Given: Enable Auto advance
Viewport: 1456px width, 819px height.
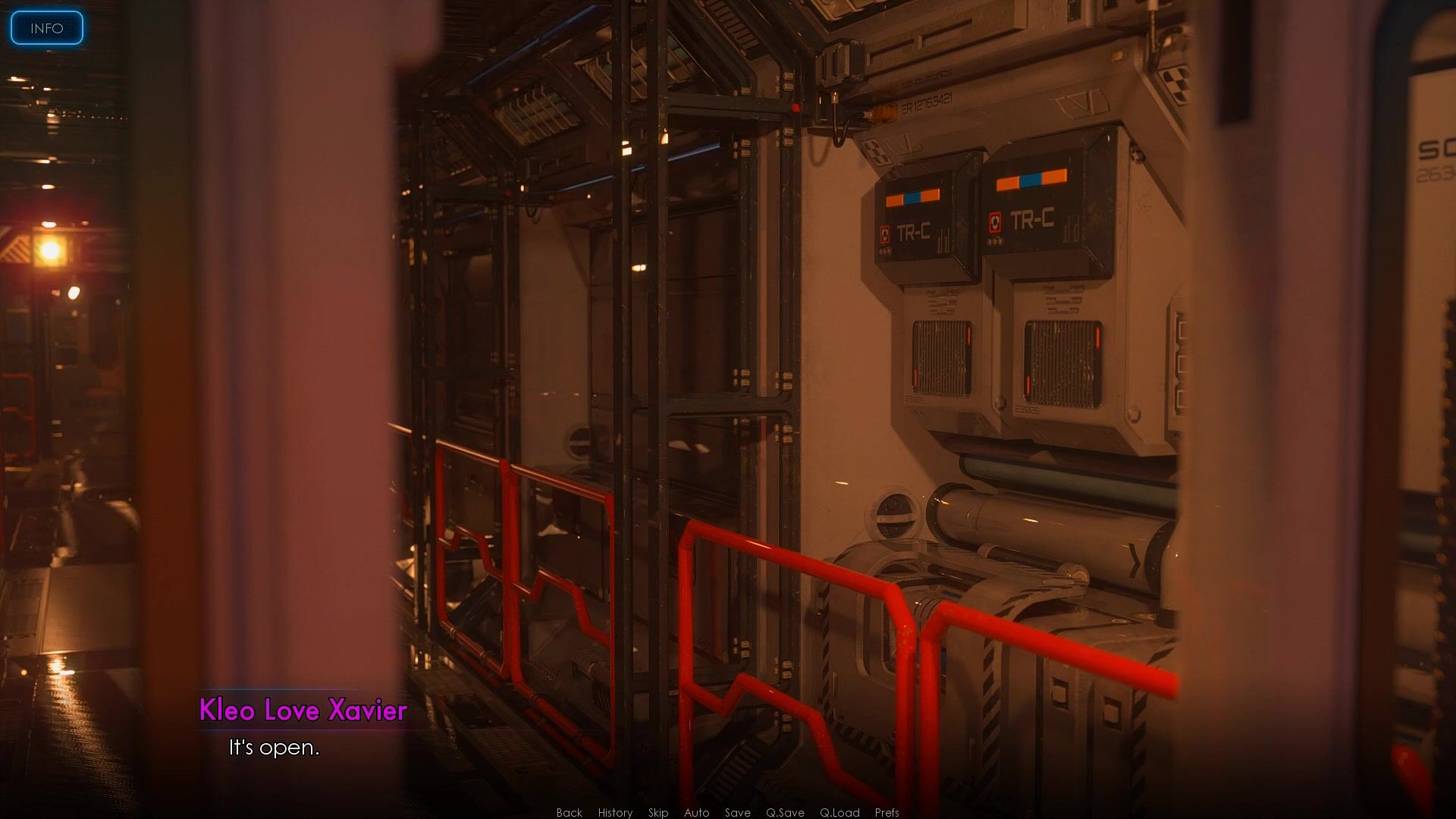Looking at the screenshot, I should [x=696, y=812].
